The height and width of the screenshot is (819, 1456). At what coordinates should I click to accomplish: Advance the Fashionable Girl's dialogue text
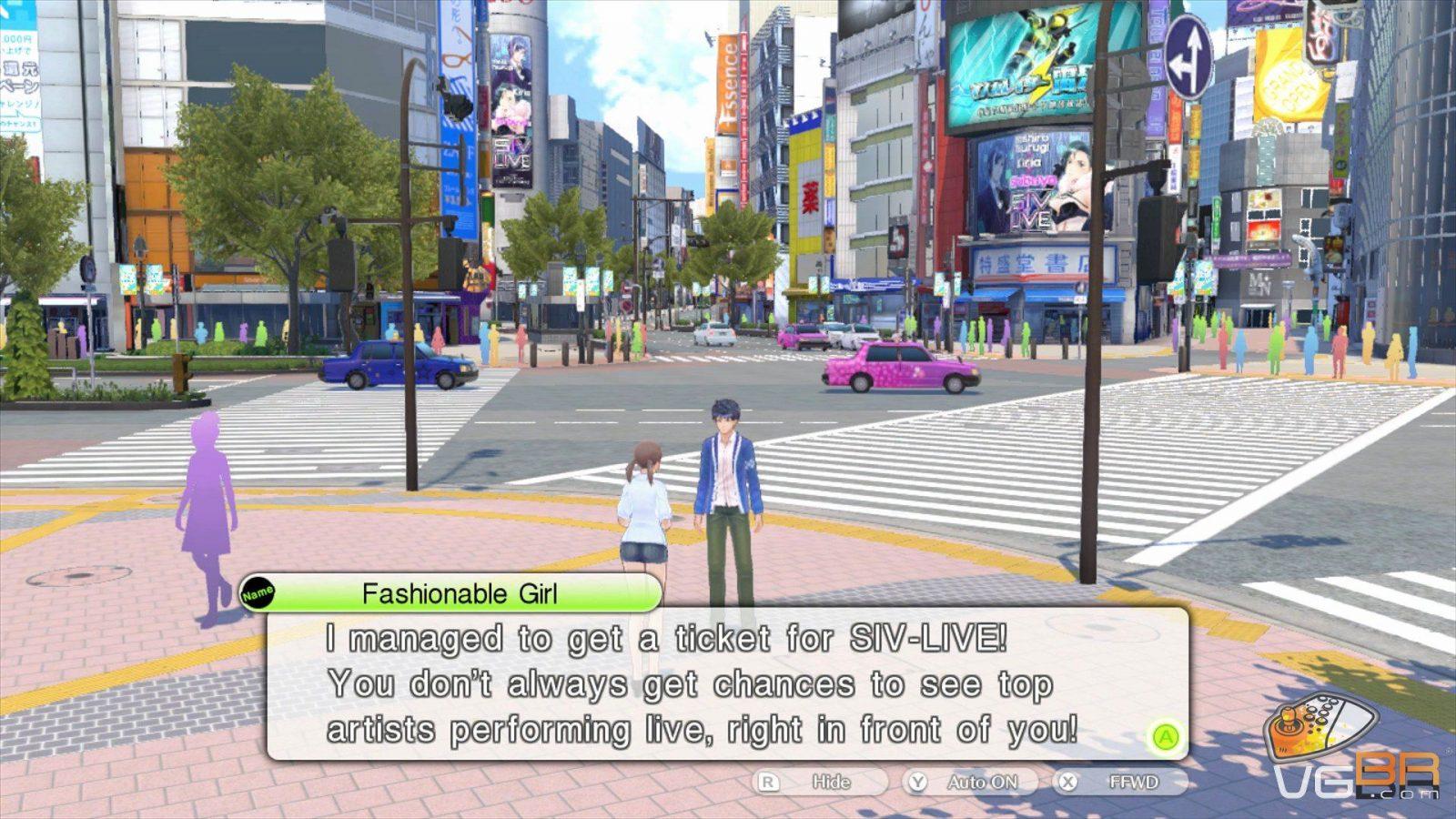[1166, 737]
